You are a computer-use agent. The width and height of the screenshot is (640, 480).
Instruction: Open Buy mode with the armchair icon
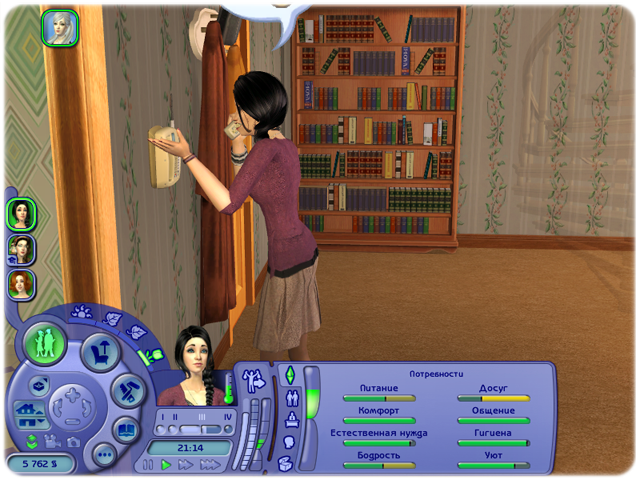(x=101, y=350)
